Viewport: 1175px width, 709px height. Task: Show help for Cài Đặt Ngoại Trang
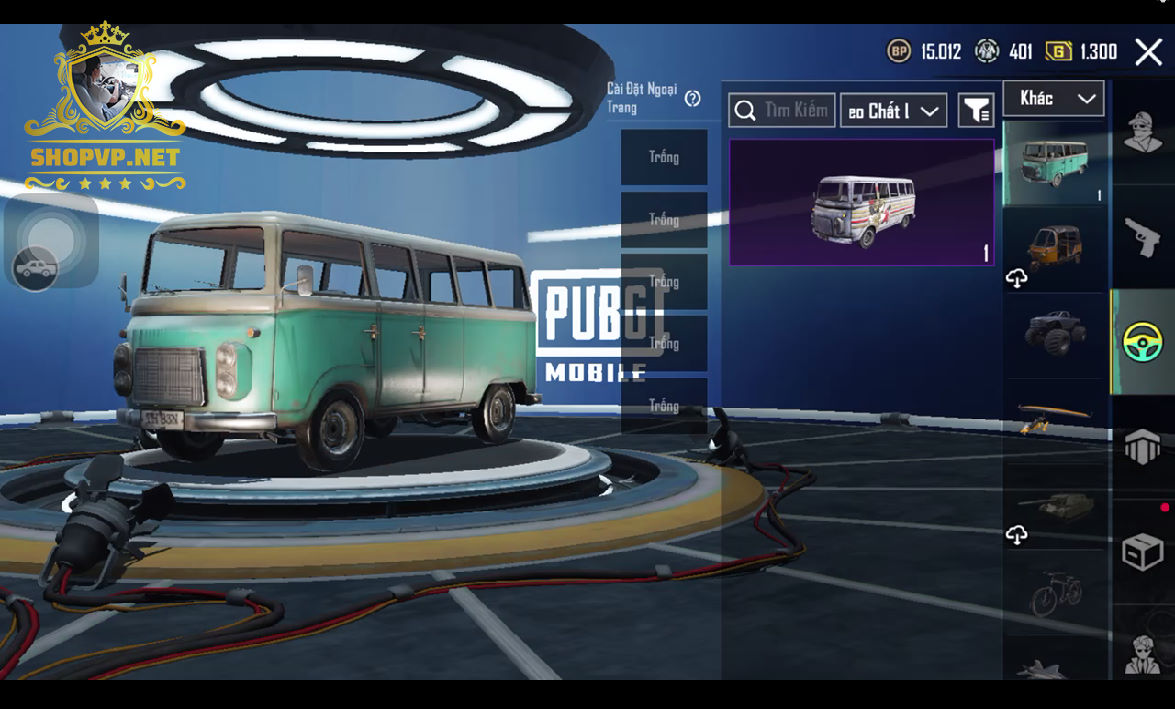pos(692,98)
